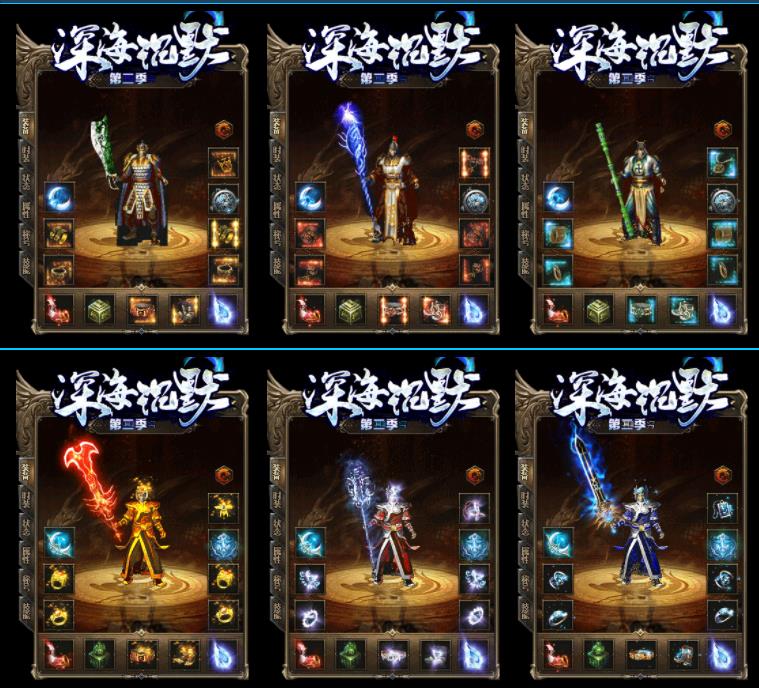This screenshot has width=759, height=688.
Task: Select blue crescent orb slot beside green-glaive warrior
Action: coord(61,198)
